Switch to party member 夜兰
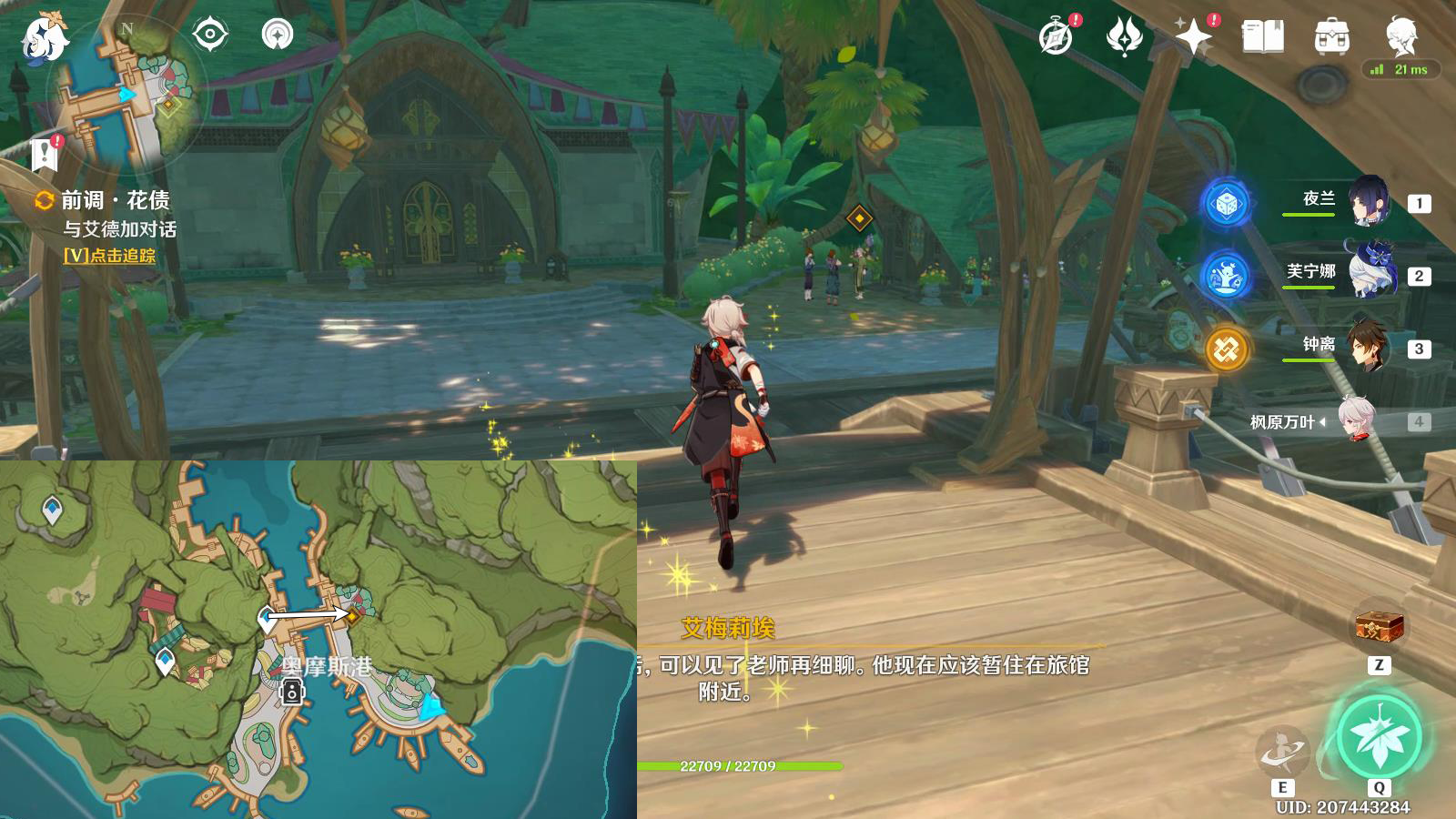Image resolution: width=1456 pixels, height=819 pixels. tap(1368, 202)
